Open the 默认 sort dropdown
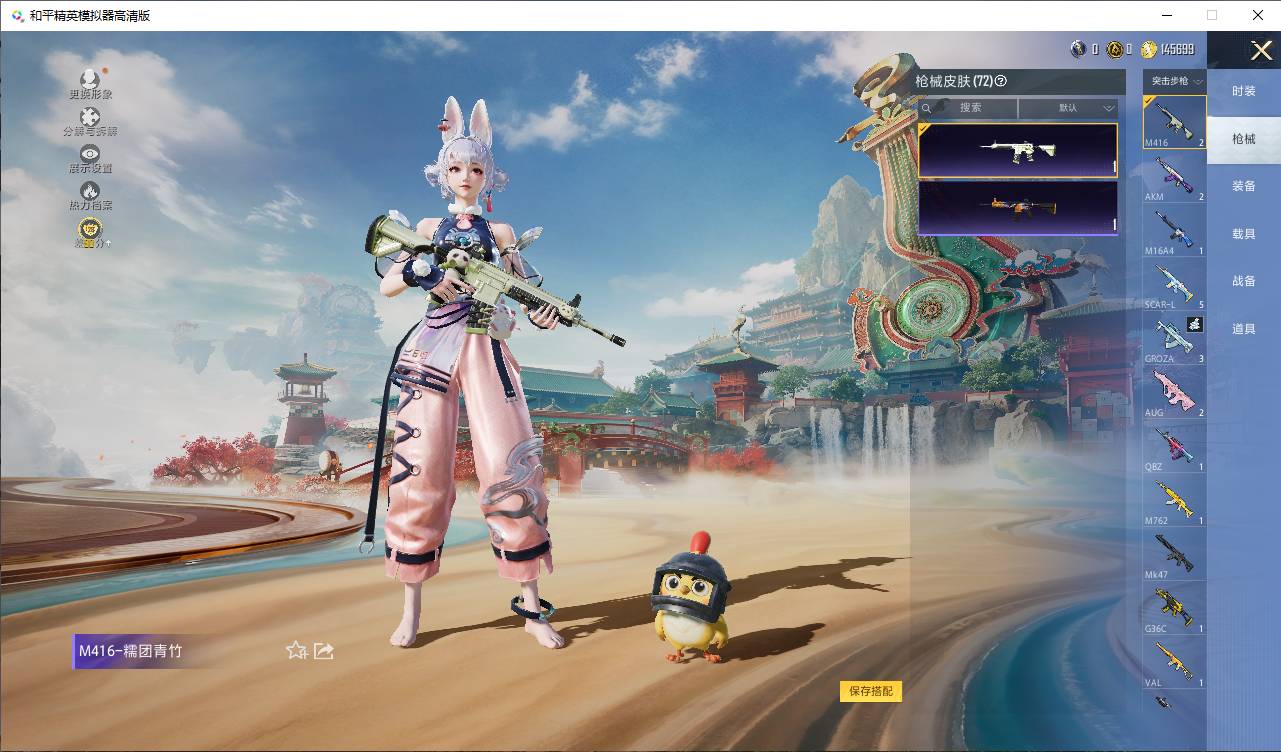The width and height of the screenshot is (1281, 752). click(x=1068, y=108)
